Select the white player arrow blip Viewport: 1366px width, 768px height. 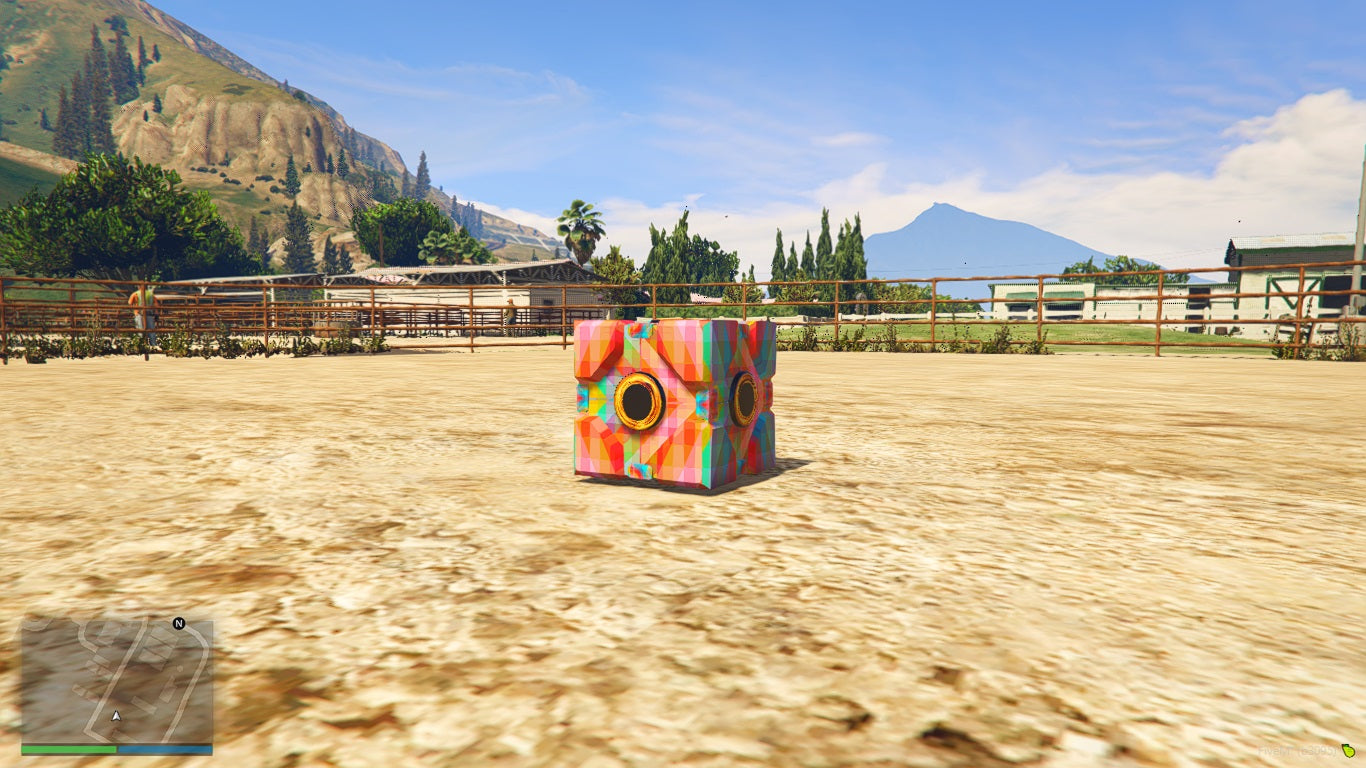point(116,716)
